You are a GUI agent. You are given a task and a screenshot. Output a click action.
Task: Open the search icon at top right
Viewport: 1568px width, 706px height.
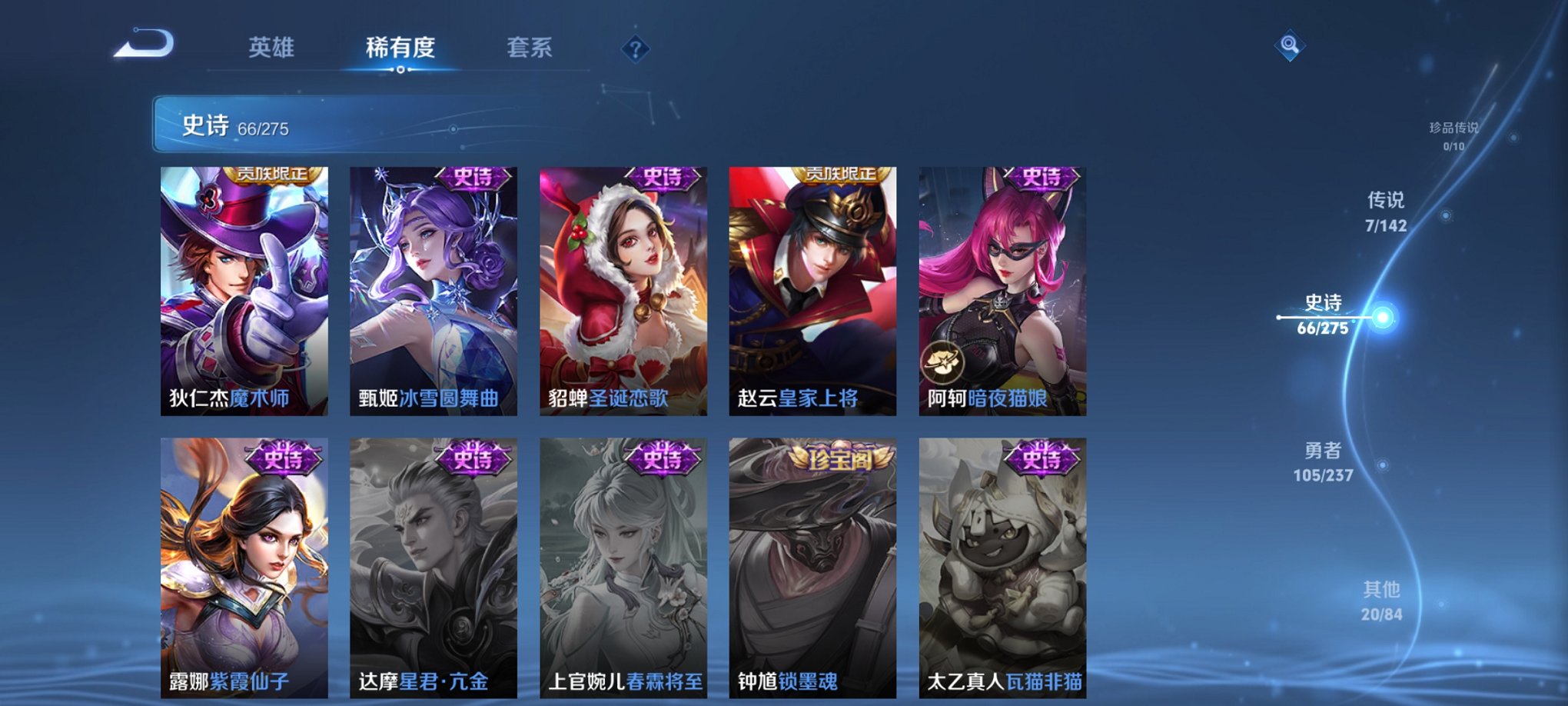tap(1291, 46)
